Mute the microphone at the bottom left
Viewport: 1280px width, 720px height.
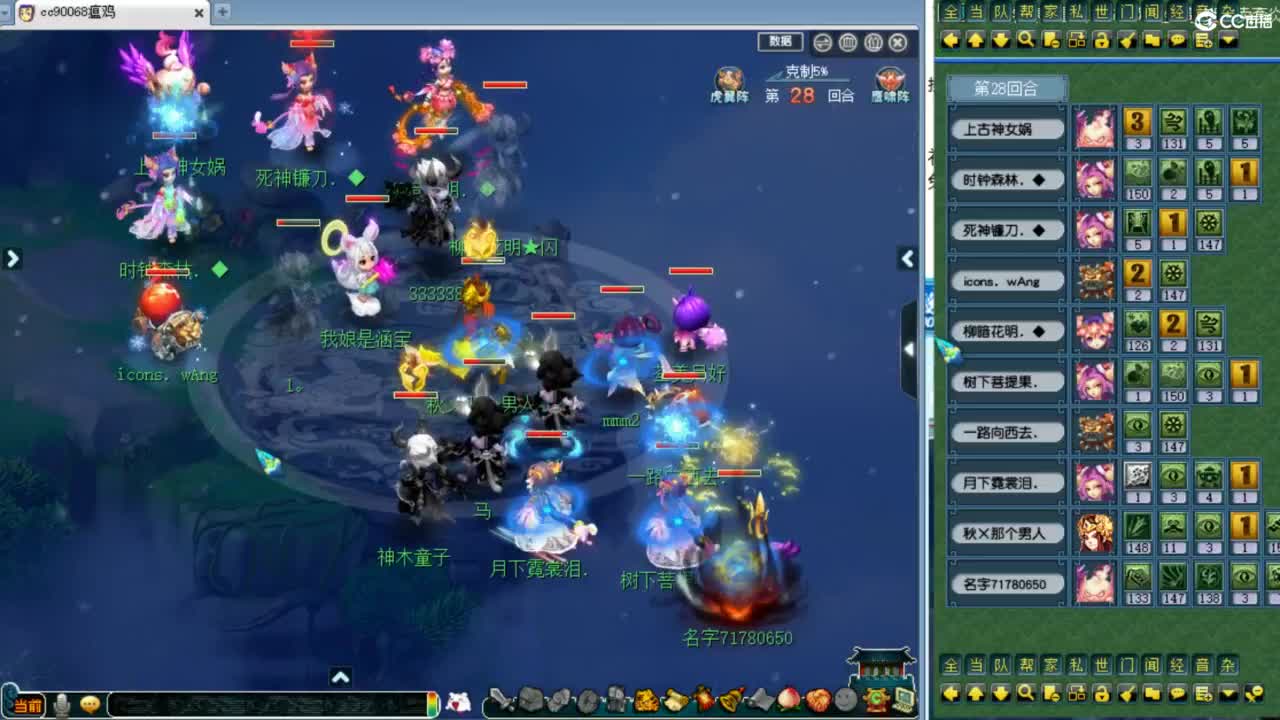60,704
